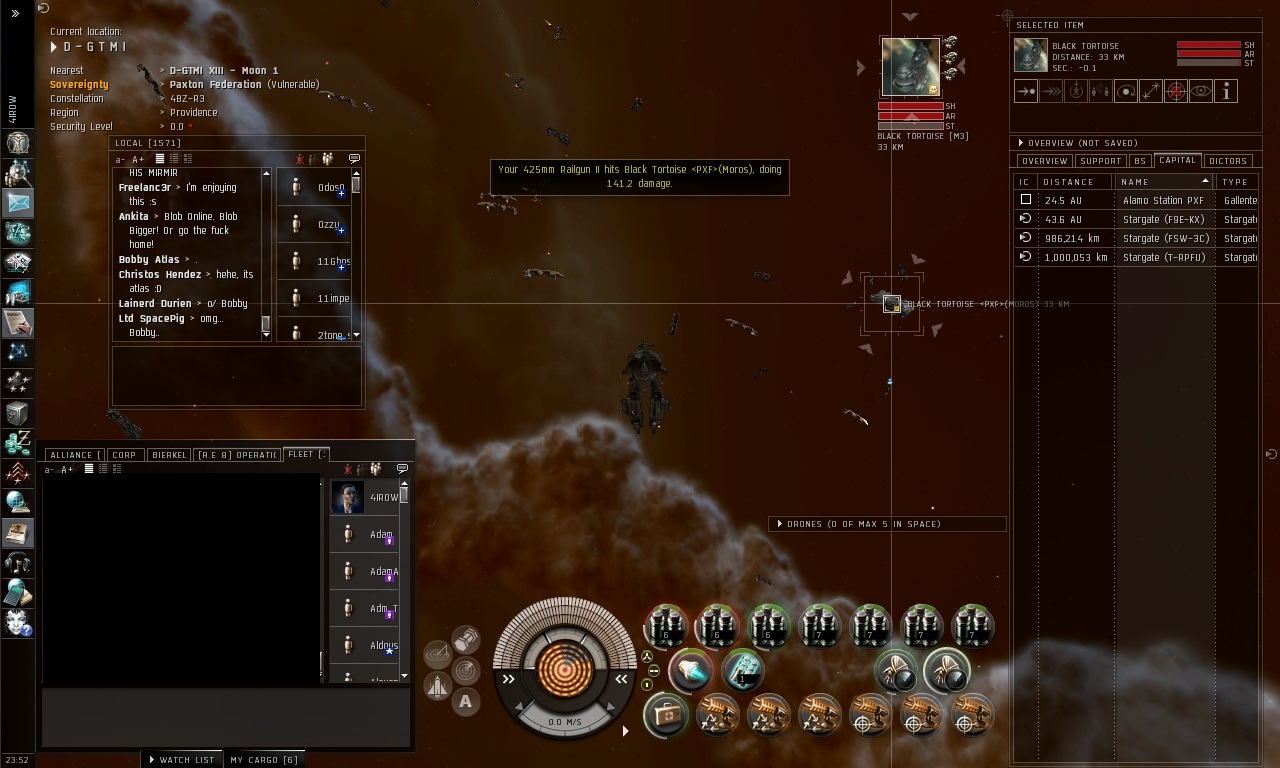Select the Dictors overview tab
The image size is (1280, 768).
point(1227,161)
